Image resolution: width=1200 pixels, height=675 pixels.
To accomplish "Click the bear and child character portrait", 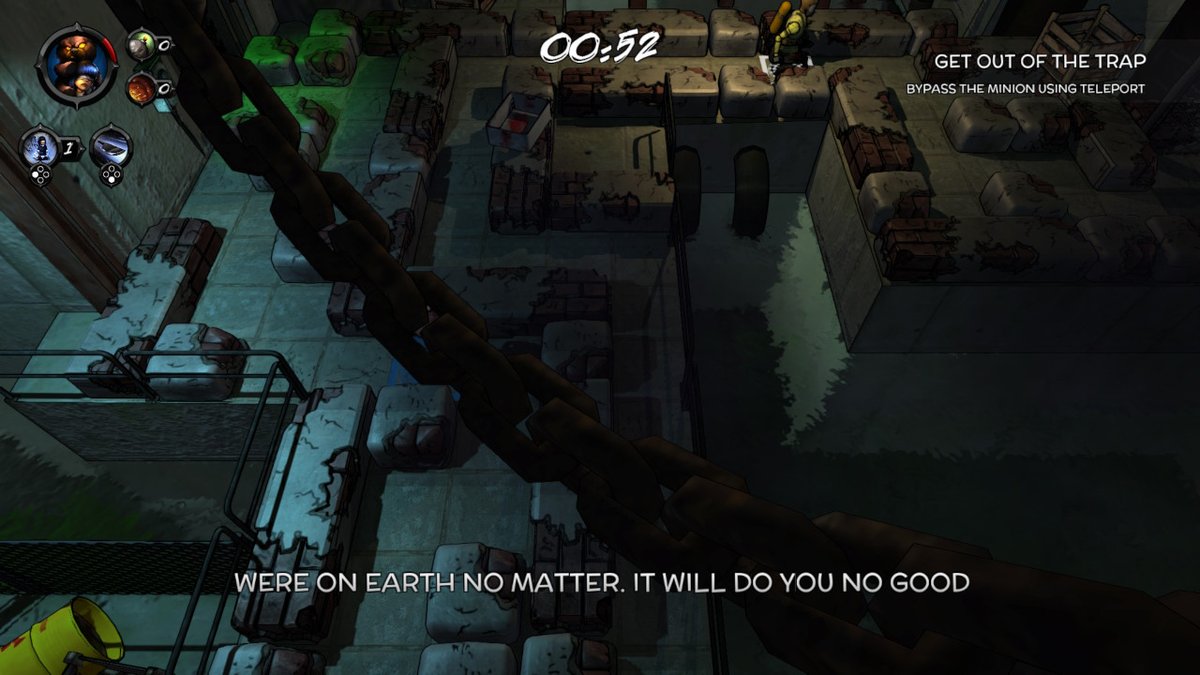I will (74, 64).
